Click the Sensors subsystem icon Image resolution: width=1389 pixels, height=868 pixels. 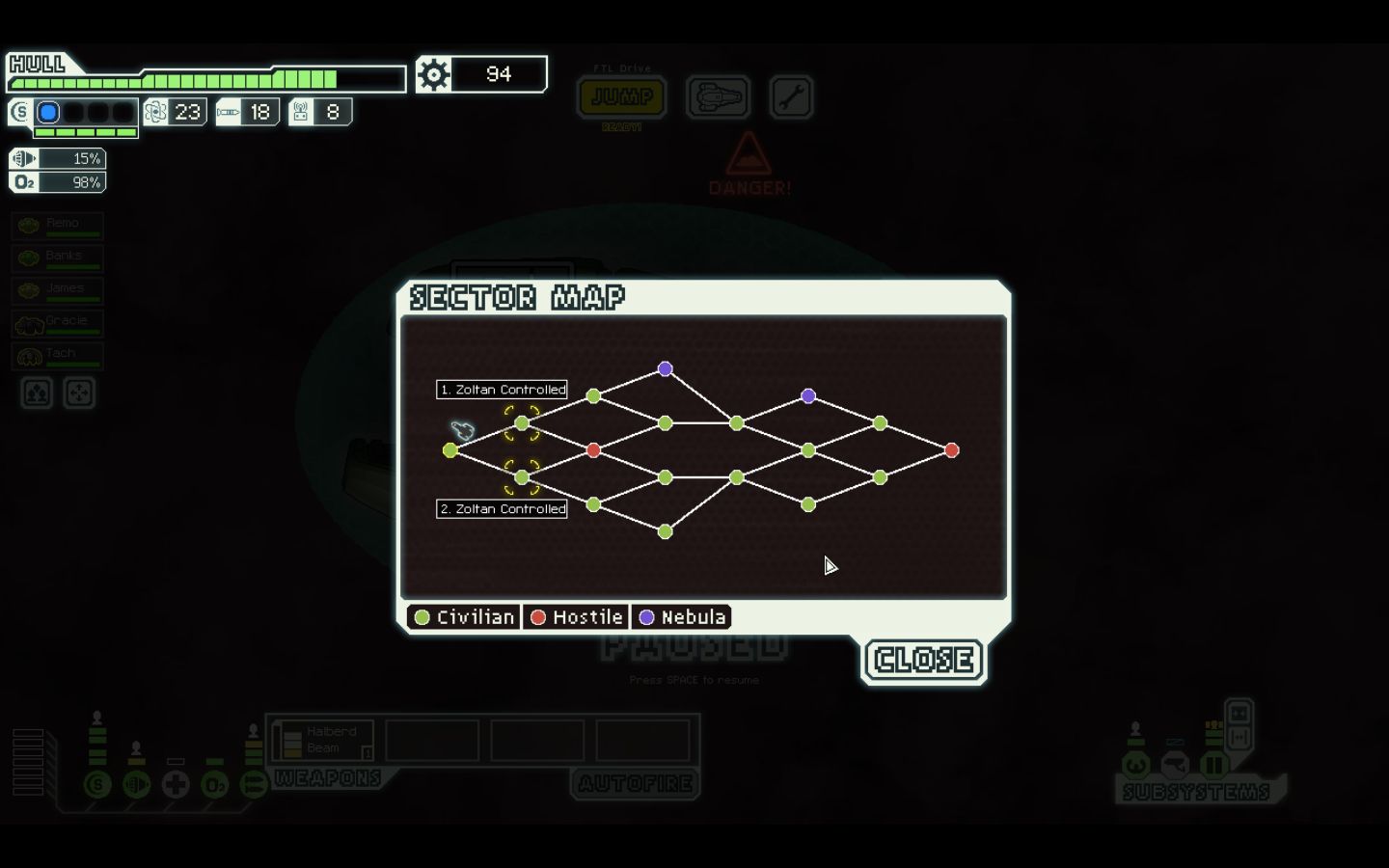(1174, 765)
